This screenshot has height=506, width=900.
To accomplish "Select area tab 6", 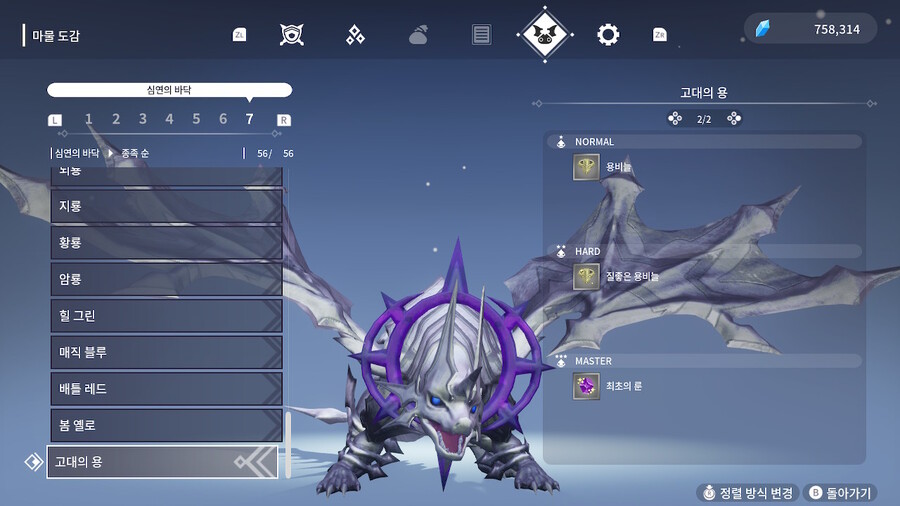I will 223,120.
